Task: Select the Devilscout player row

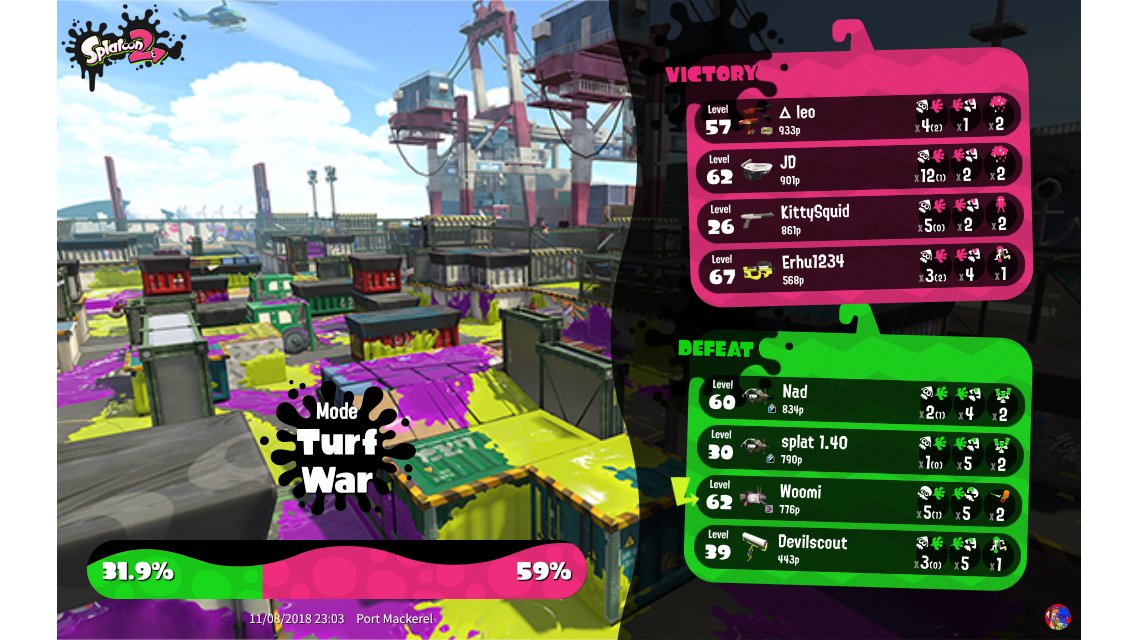Action: point(858,550)
